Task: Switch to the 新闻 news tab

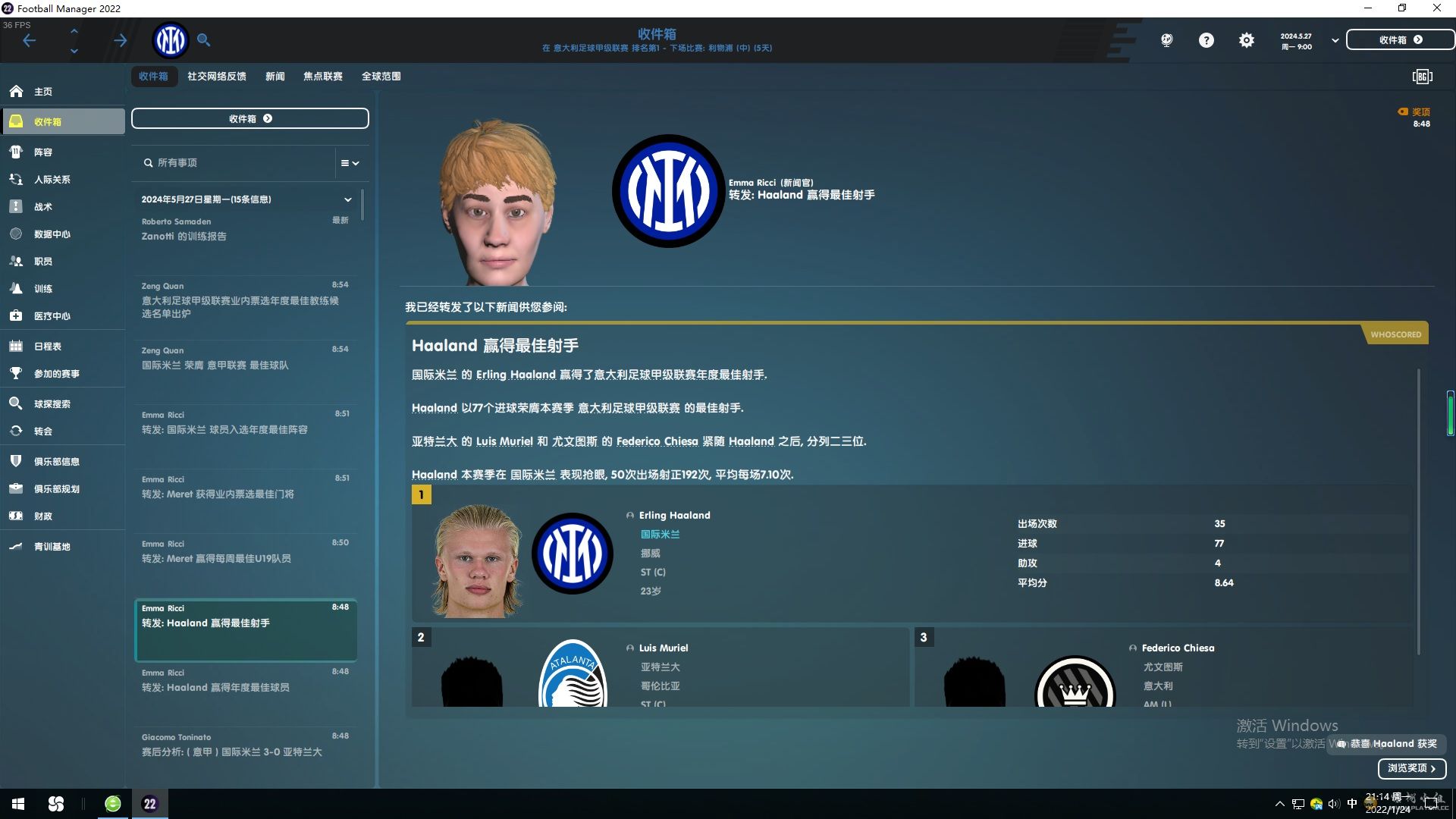Action: pyautogui.click(x=275, y=77)
